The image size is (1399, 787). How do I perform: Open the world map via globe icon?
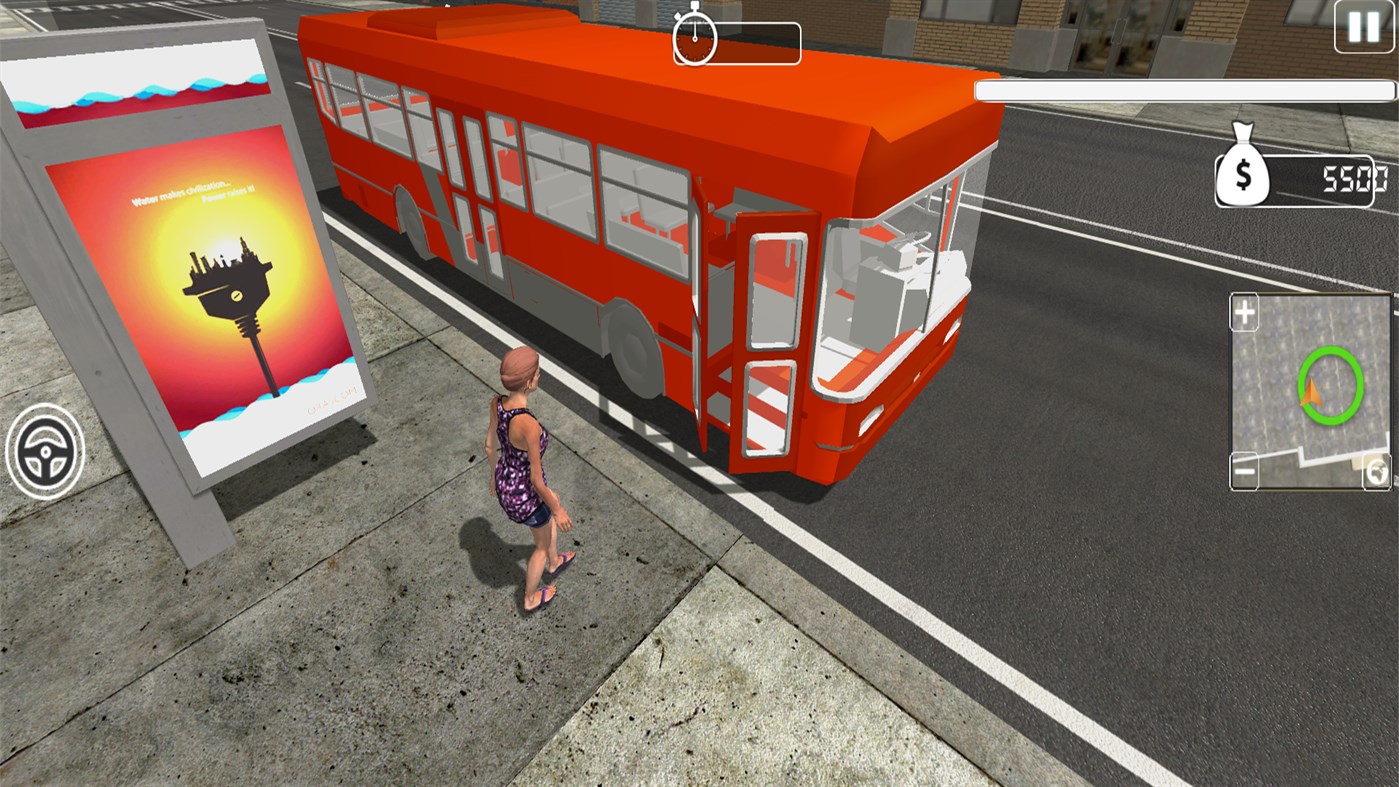tap(1378, 470)
